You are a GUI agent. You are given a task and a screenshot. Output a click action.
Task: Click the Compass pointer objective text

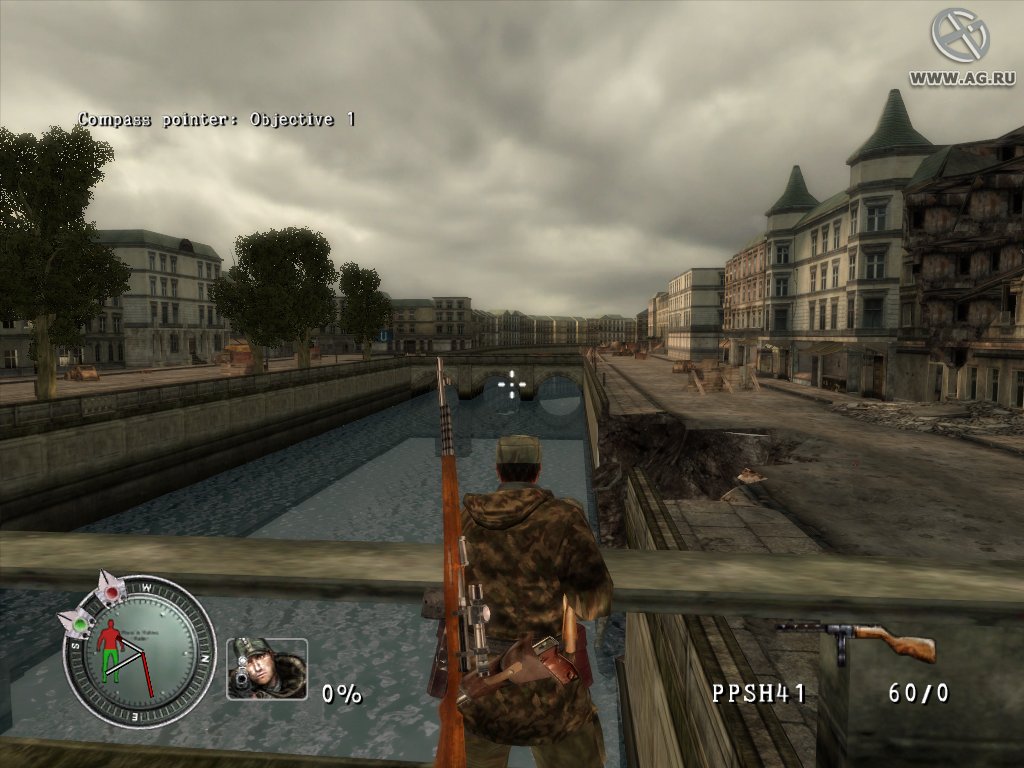tap(216, 119)
